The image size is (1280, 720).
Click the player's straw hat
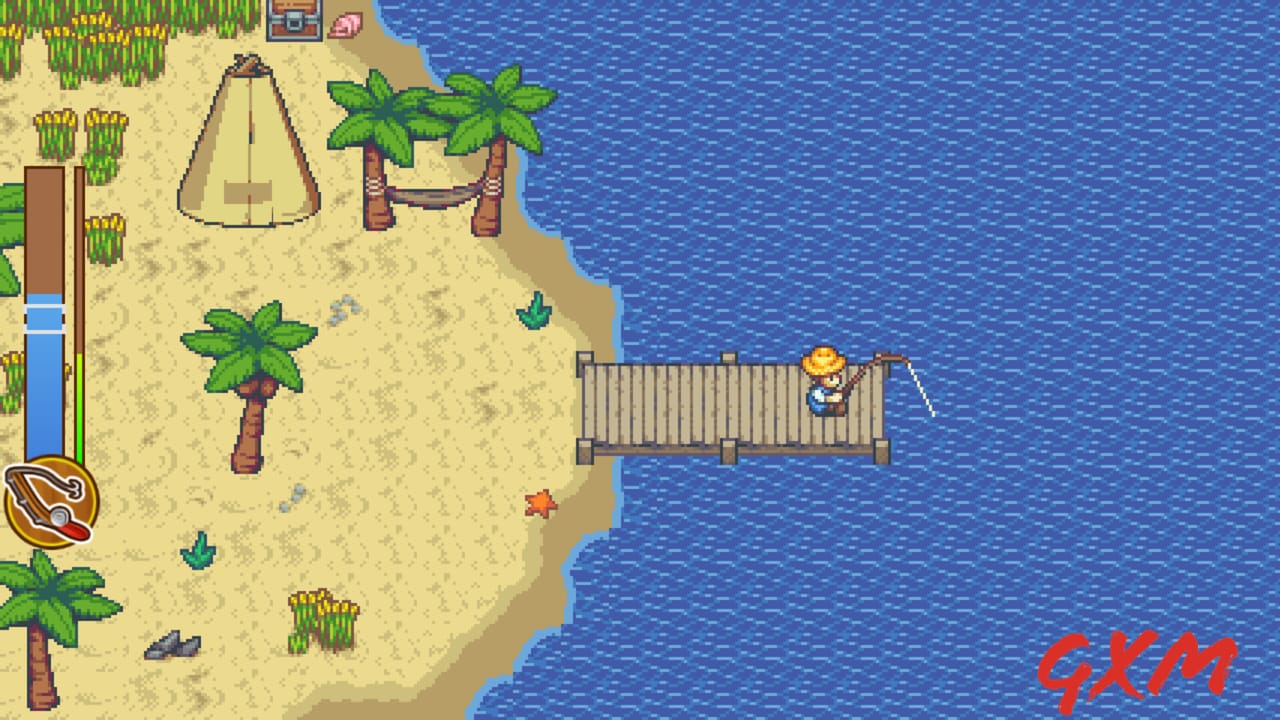coord(823,360)
